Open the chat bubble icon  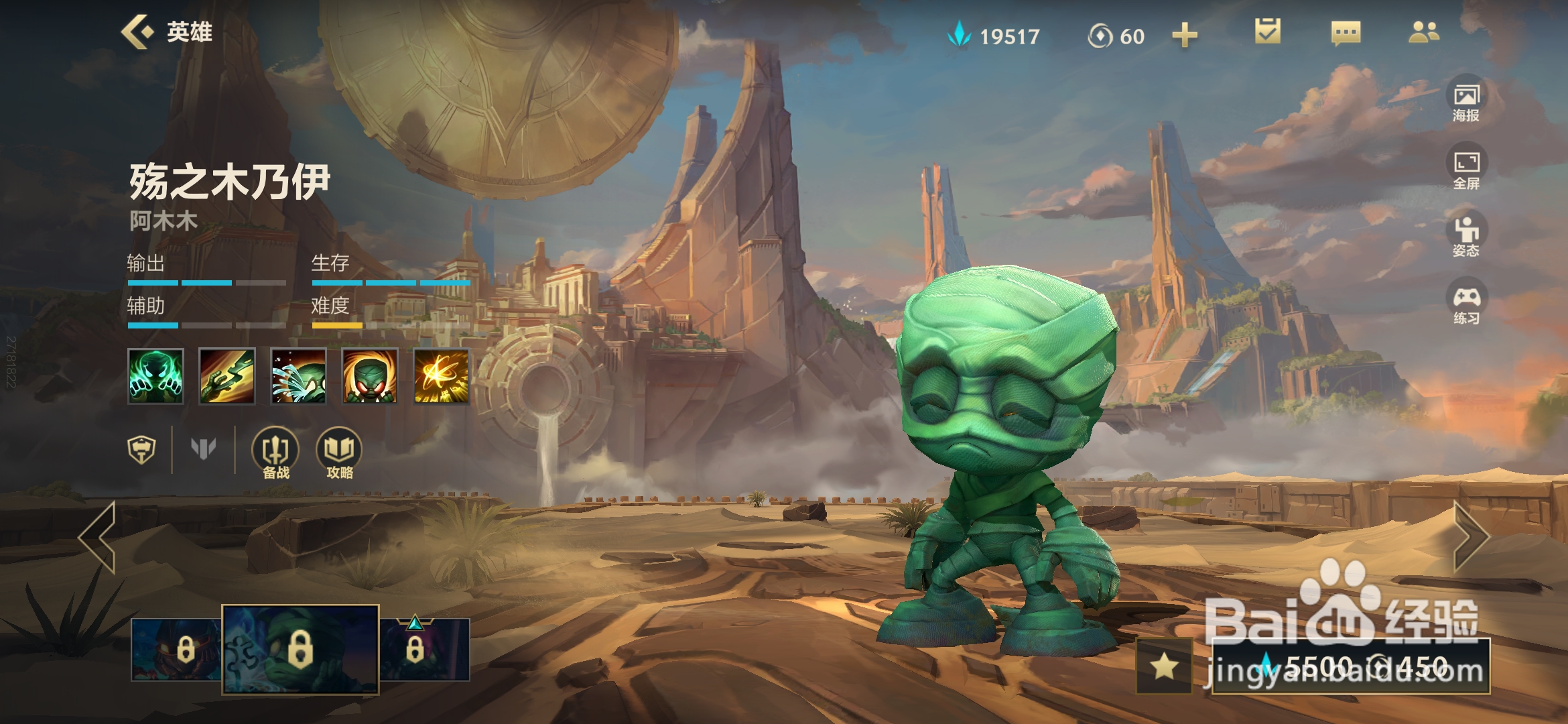click(x=1346, y=32)
